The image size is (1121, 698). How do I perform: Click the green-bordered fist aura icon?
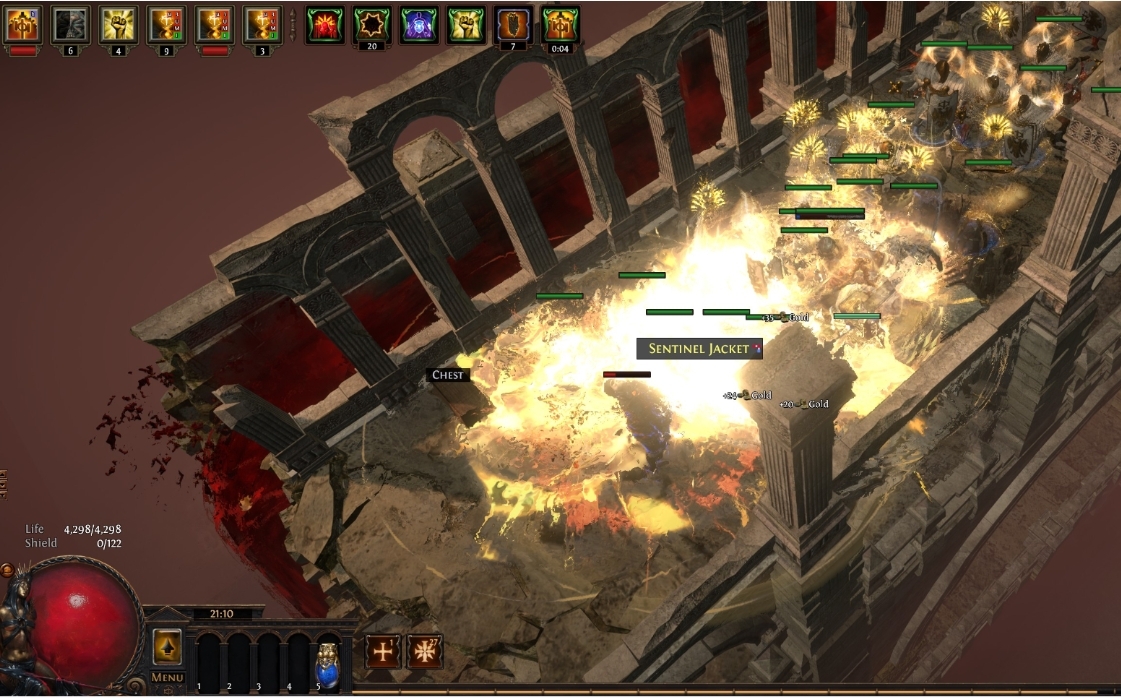(x=466, y=24)
